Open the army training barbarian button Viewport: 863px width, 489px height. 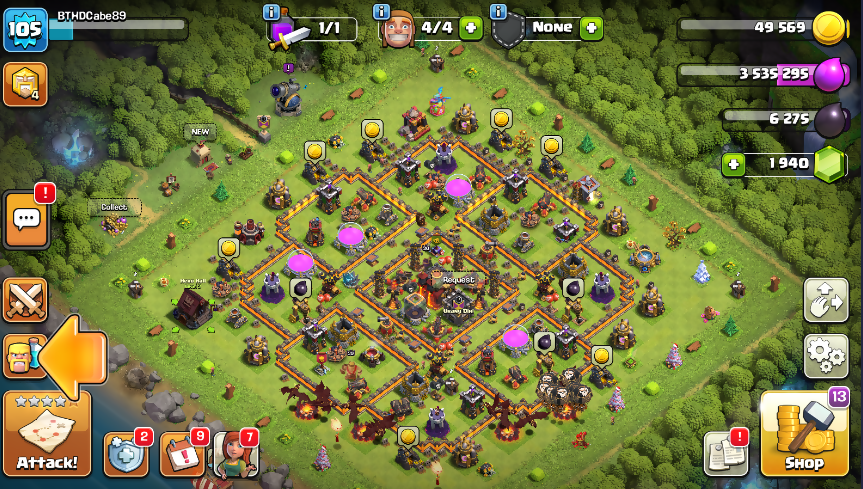20,355
